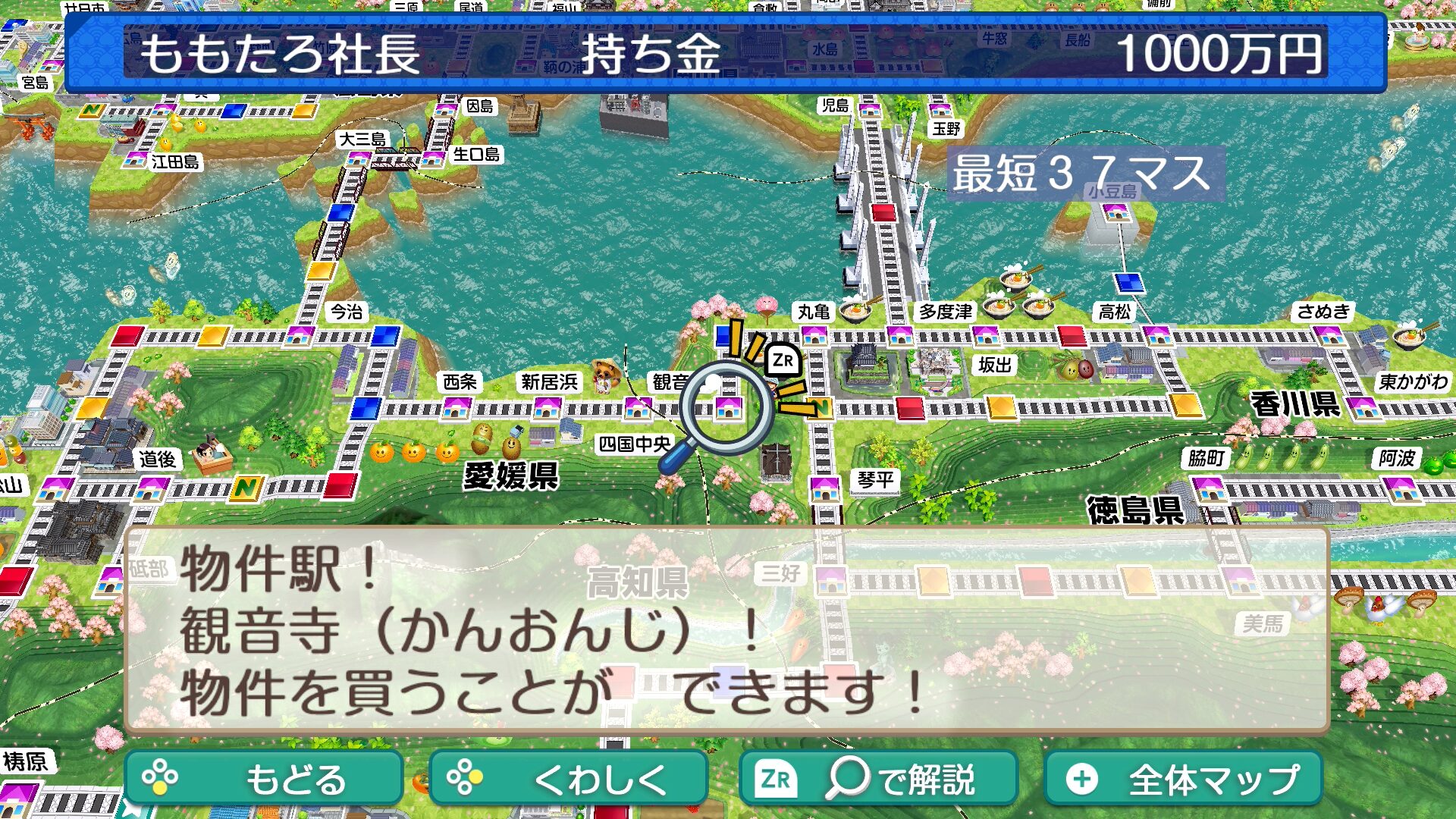This screenshot has height=819, width=1456.
Task: Show the 全体マップ full map
Action: [1182, 778]
